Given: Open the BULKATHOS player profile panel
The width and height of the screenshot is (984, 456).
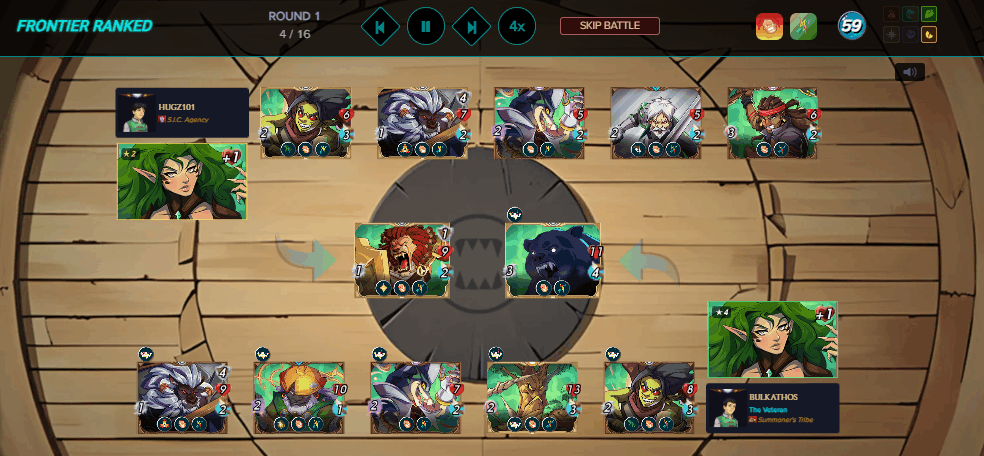Looking at the screenshot, I should point(772,408).
